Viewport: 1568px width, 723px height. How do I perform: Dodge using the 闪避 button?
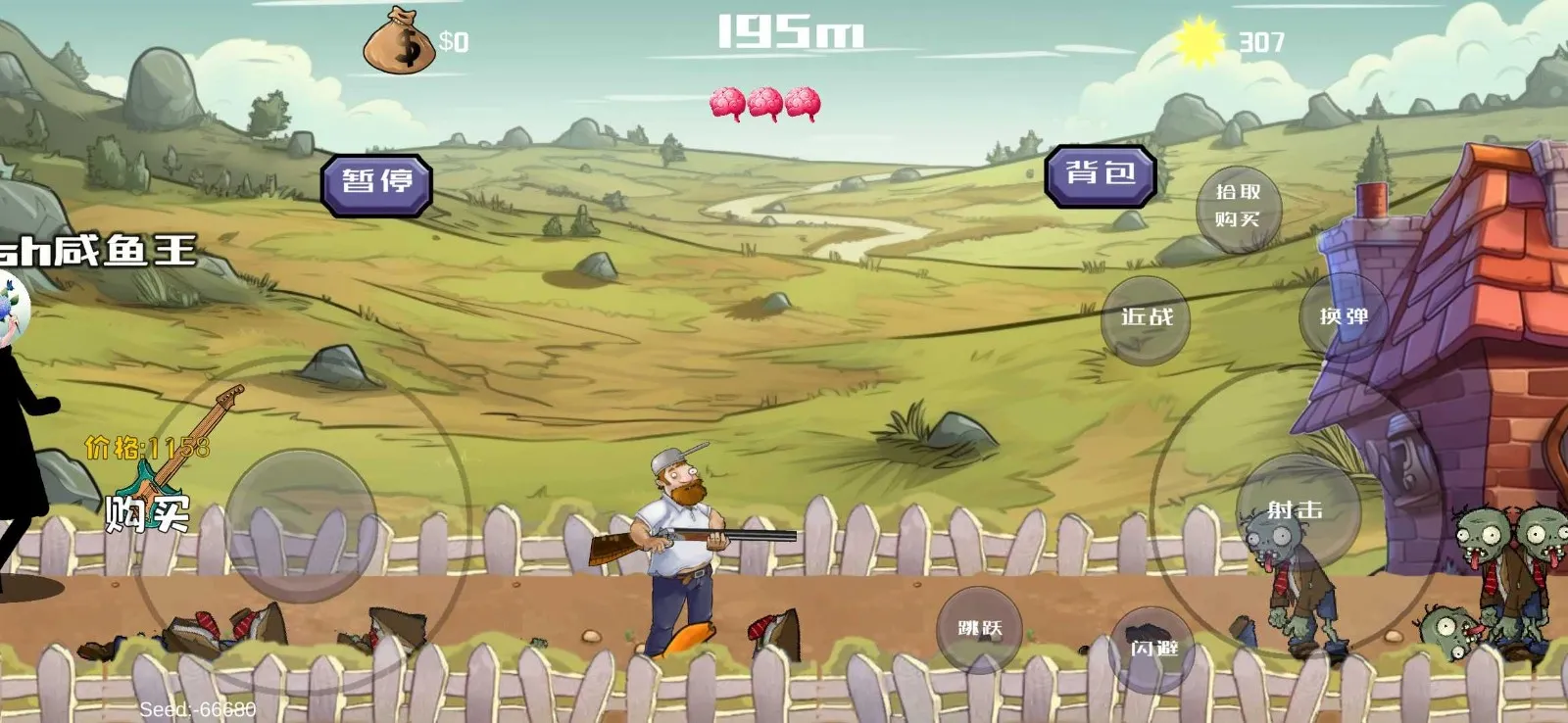(1153, 649)
